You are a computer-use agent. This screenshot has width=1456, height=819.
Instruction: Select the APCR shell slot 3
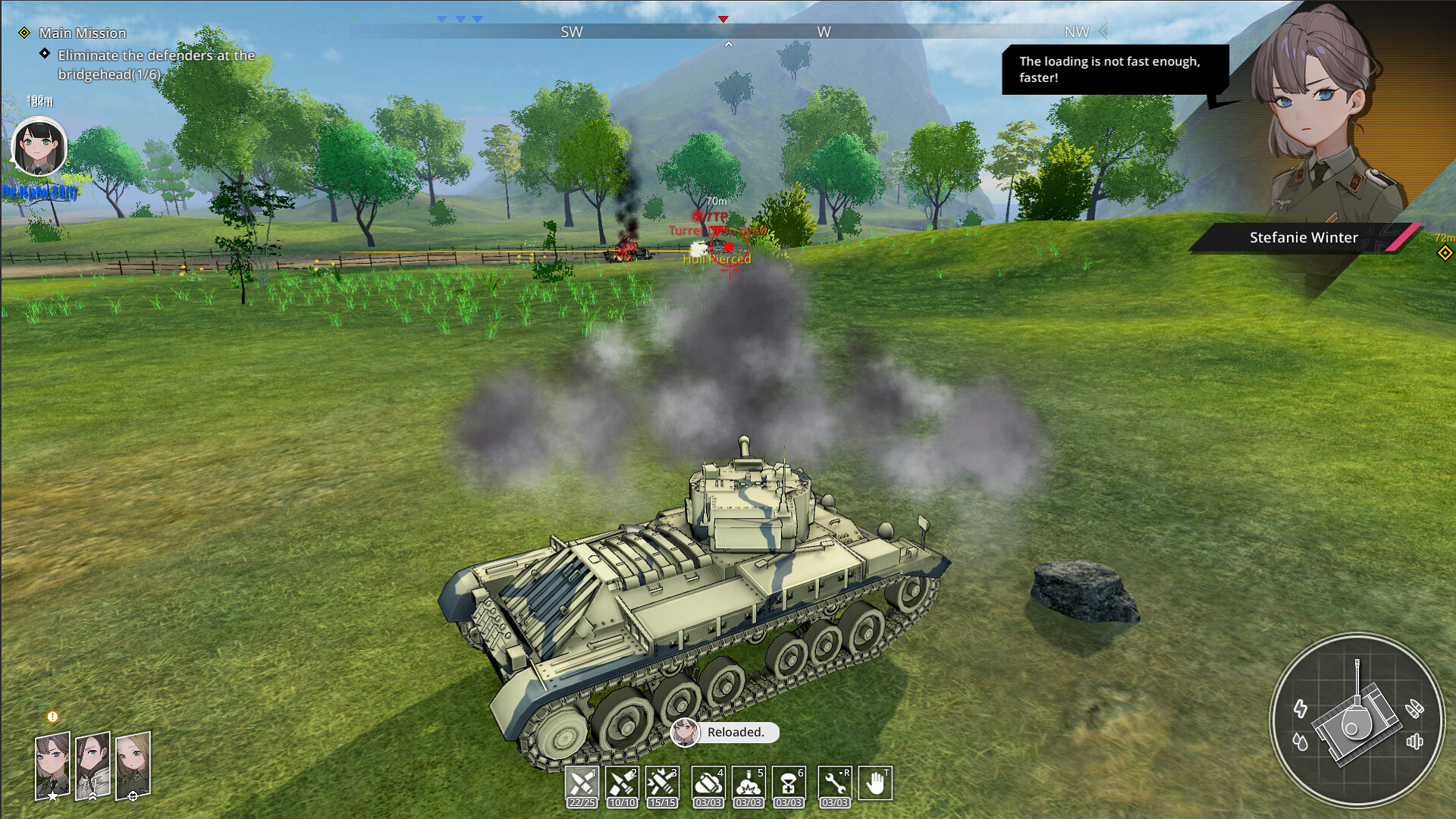(x=662, y=783)
